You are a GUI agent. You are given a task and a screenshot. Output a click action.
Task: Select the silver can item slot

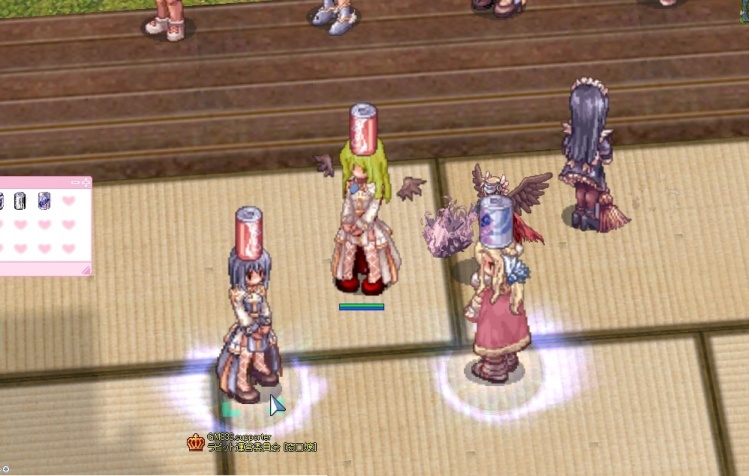(20, 201)
